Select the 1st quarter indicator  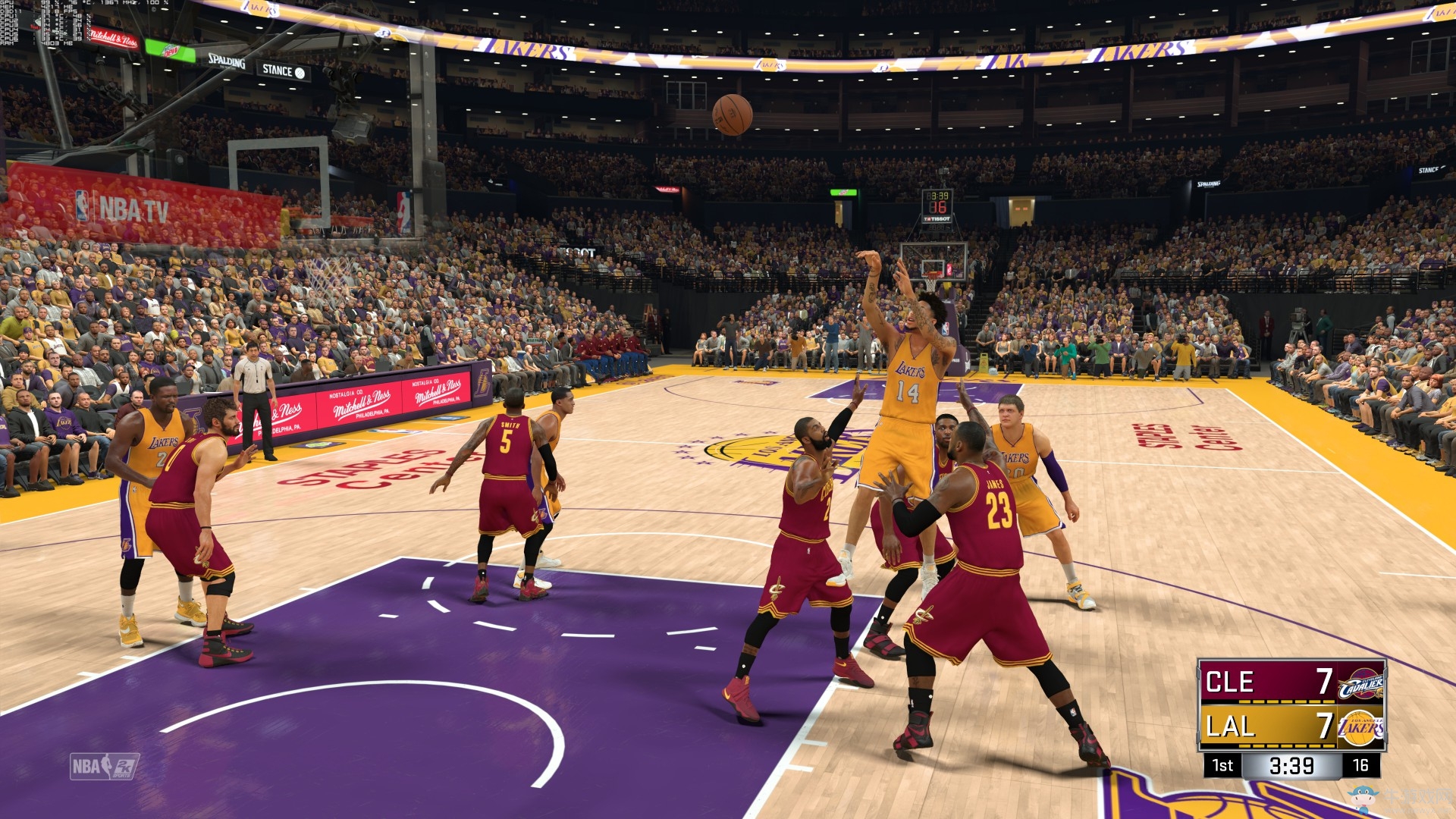click(x=1222, y=765)
